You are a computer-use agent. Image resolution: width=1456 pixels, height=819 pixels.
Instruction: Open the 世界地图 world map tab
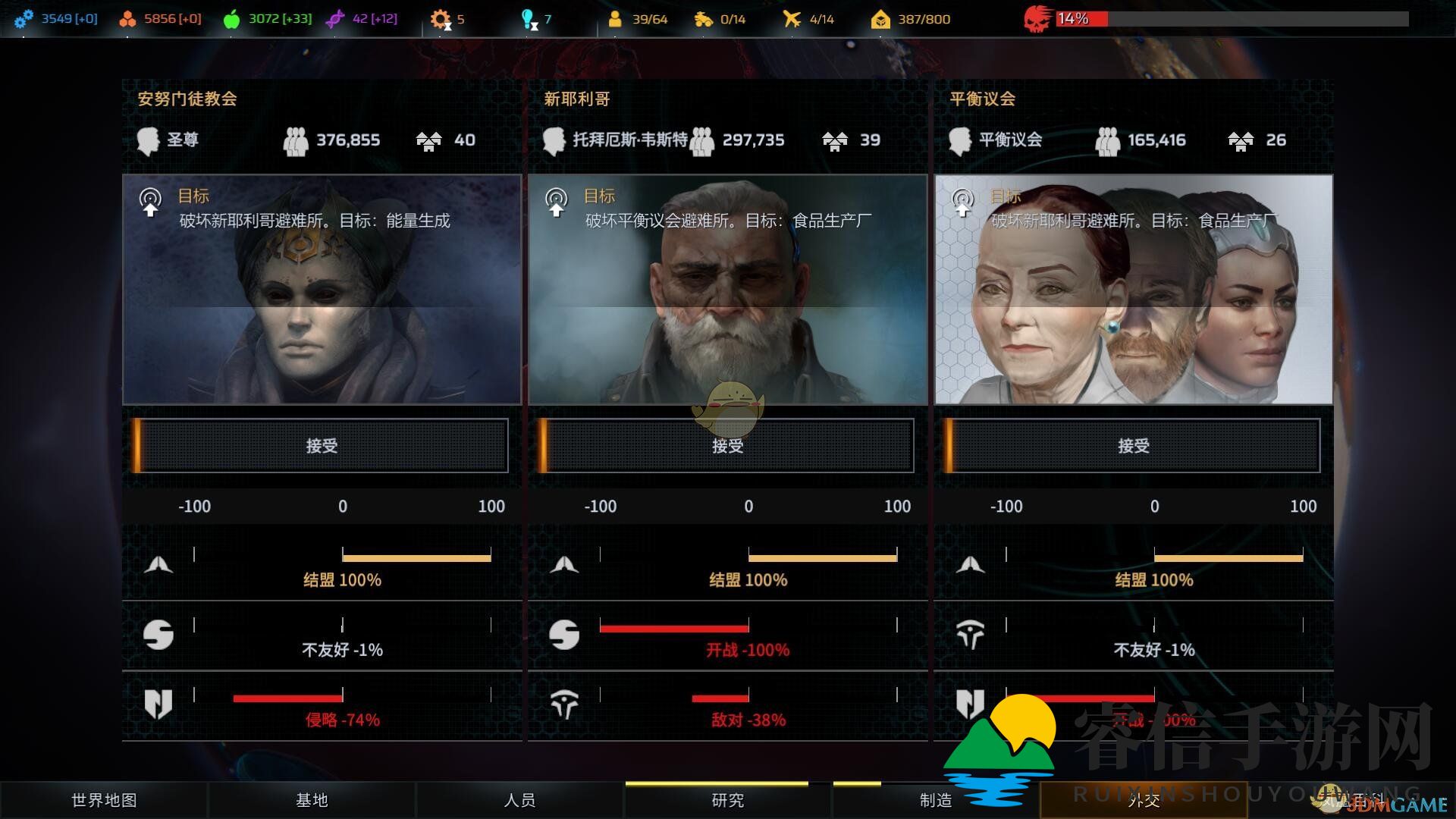coord(104,800)
